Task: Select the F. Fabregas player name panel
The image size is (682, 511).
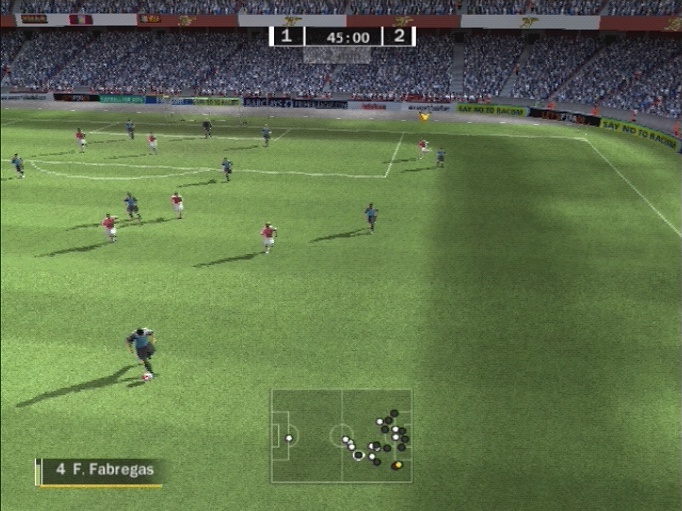Action: [100, 470]
